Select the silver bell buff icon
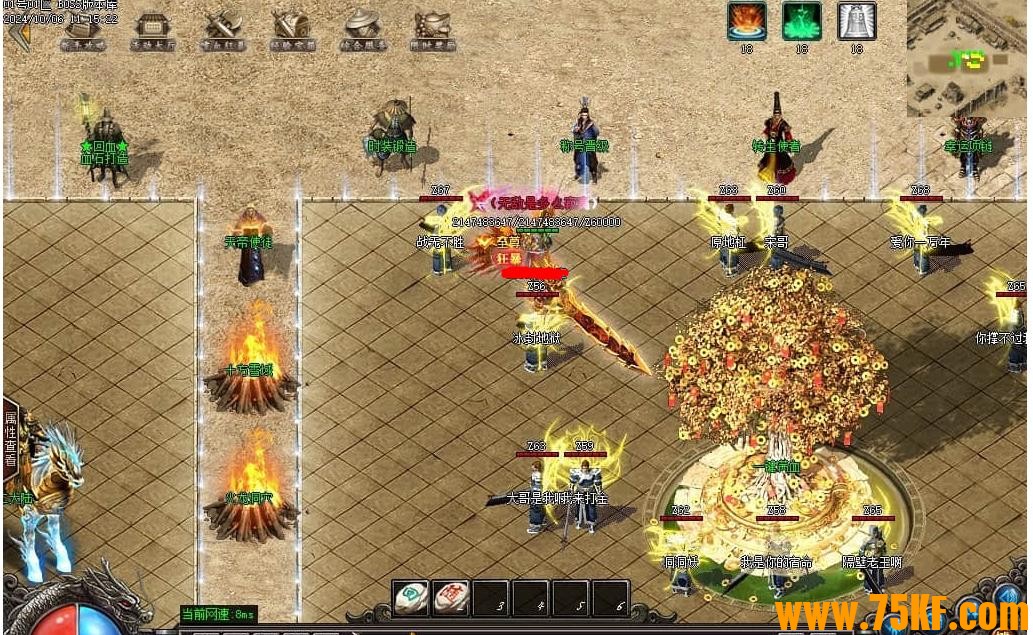Image resolution: width=1033 pixels, height=635 pixels. pyautogui.click(x=856, y=21)
